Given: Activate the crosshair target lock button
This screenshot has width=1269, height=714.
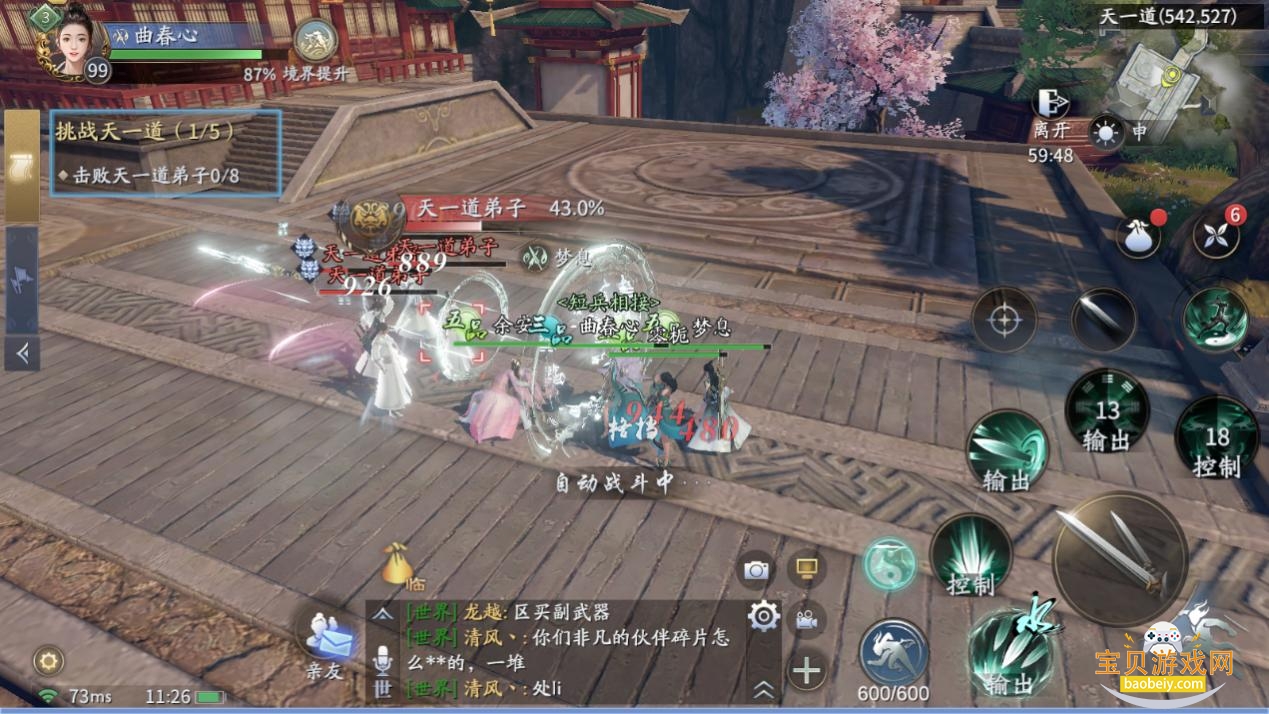Looking at the screenshot, I should 1003,320.
